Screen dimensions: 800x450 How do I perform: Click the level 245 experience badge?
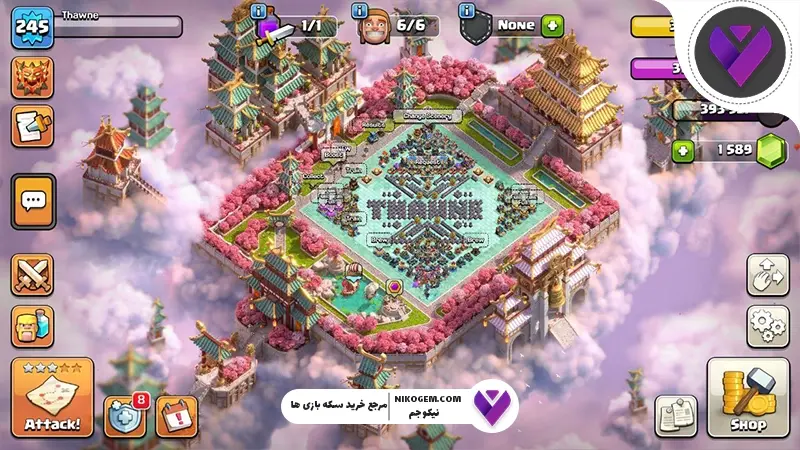pyautogui.click(x=32, y=27)
